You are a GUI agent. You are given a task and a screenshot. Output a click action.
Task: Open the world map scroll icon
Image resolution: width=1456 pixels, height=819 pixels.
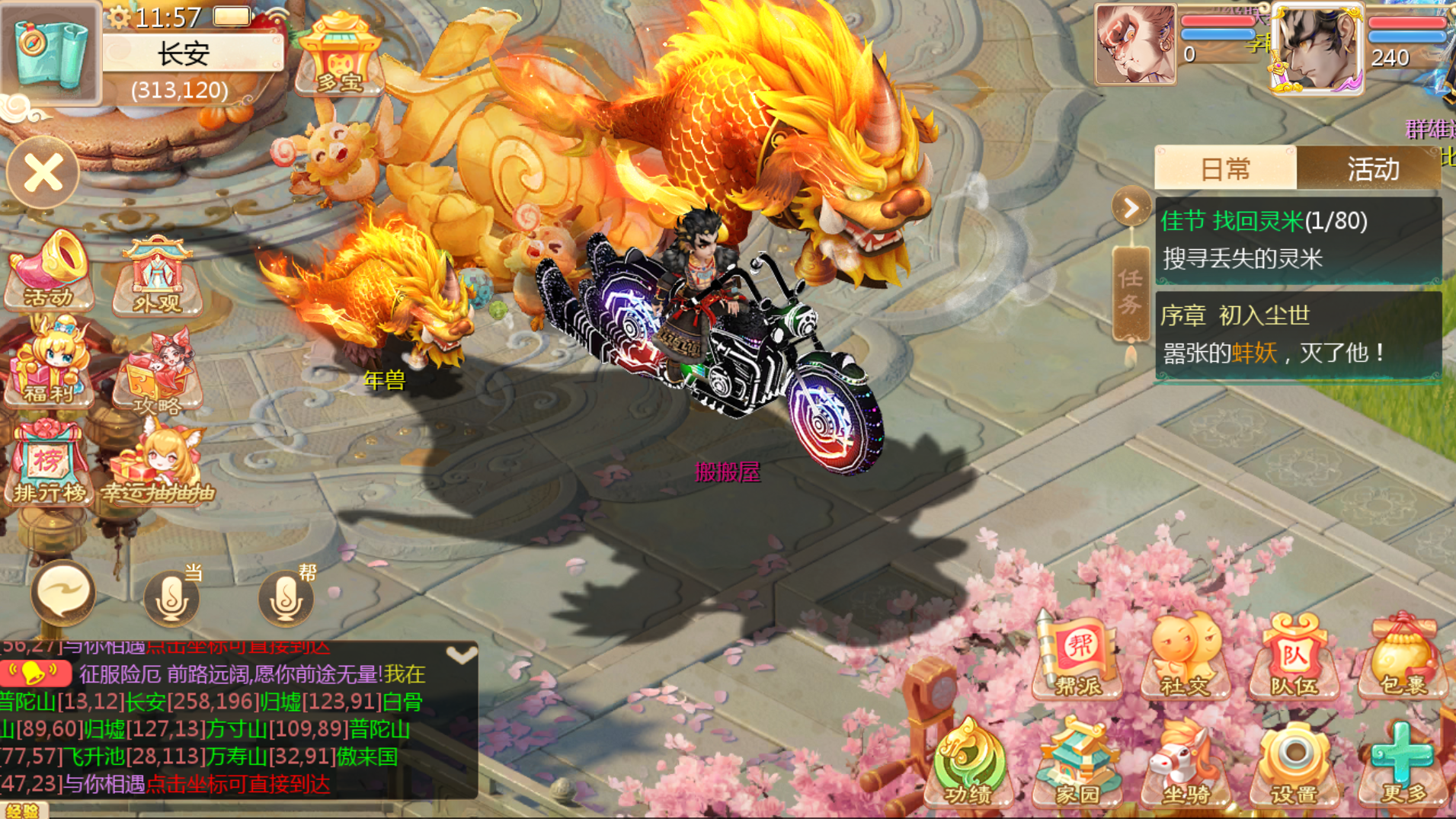click(x=49, y=50)
